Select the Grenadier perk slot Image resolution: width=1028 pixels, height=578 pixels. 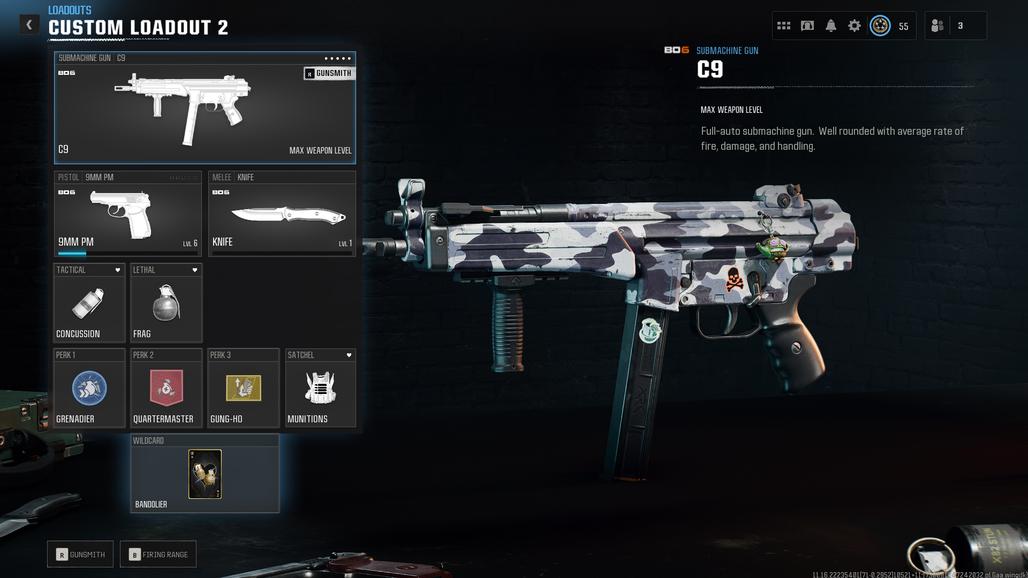[89, 388]
